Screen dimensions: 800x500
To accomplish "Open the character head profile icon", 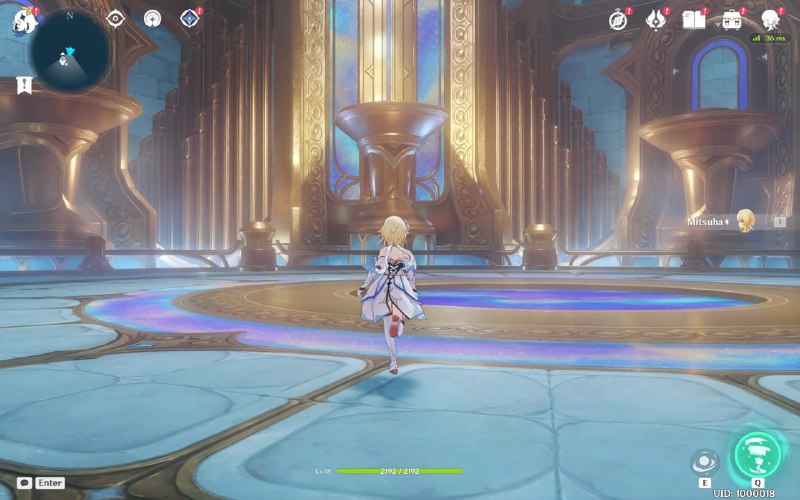I will point(771,19).
